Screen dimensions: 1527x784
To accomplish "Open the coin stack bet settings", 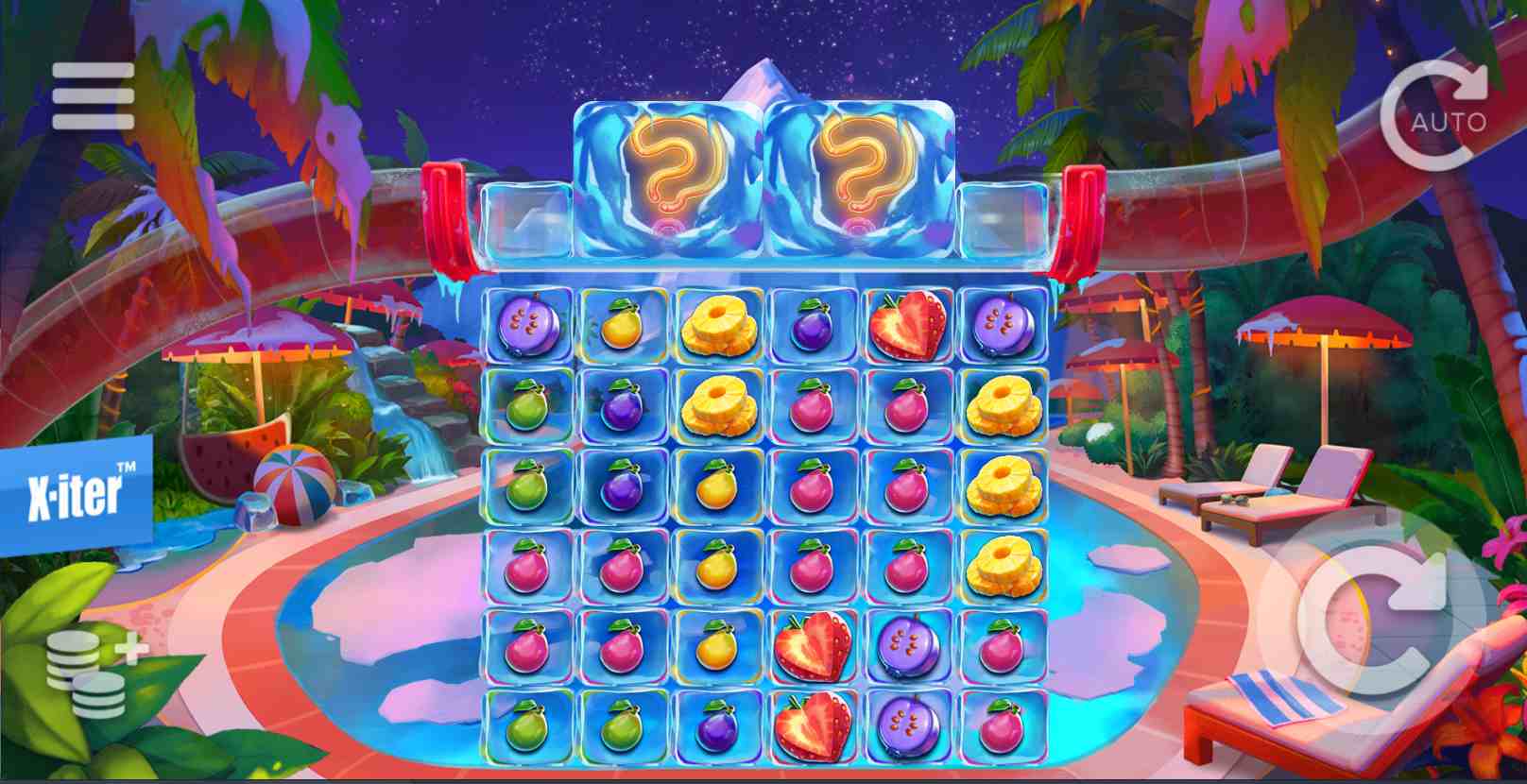I will pos(92,673).
